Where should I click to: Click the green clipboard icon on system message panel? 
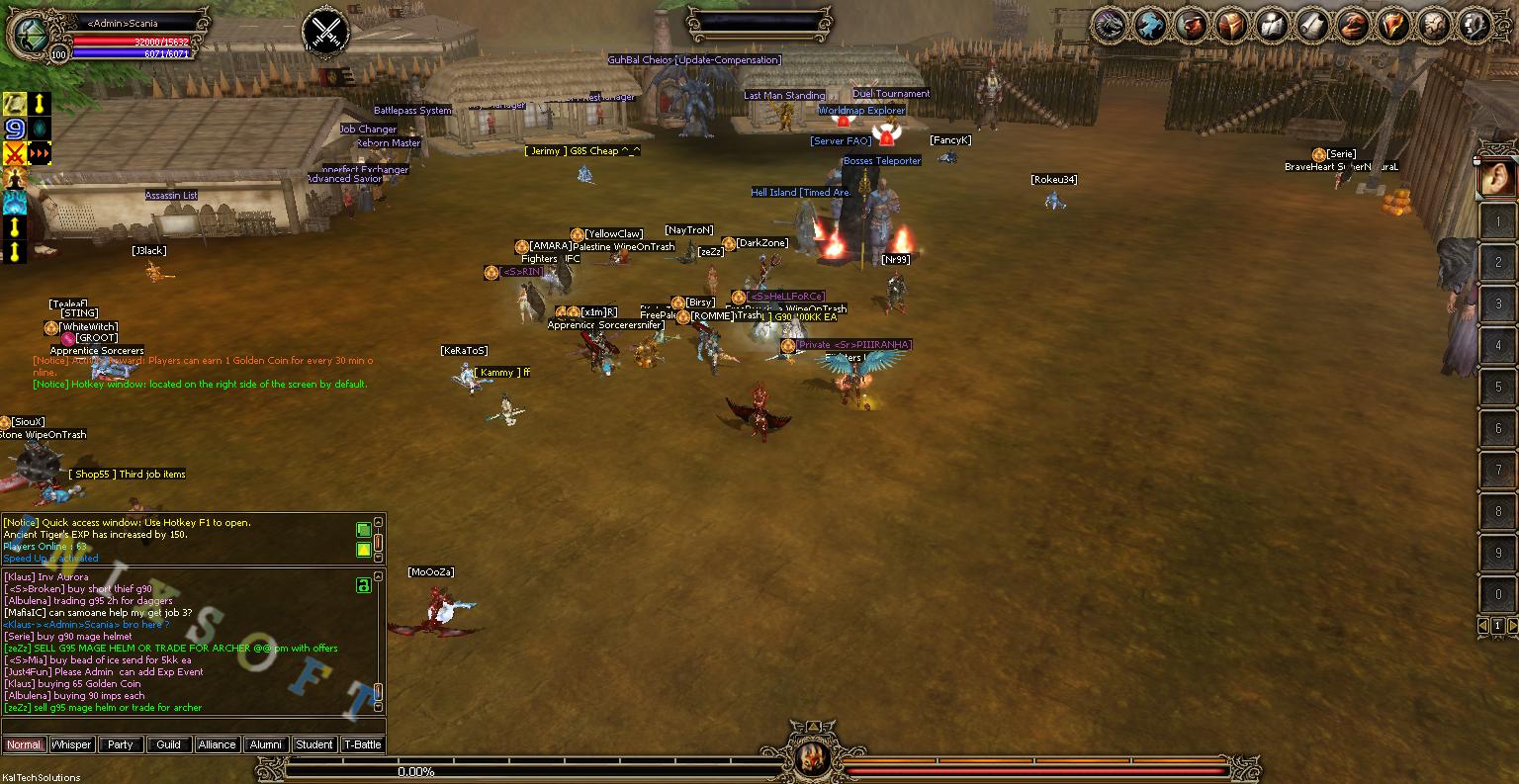[364, 528]
